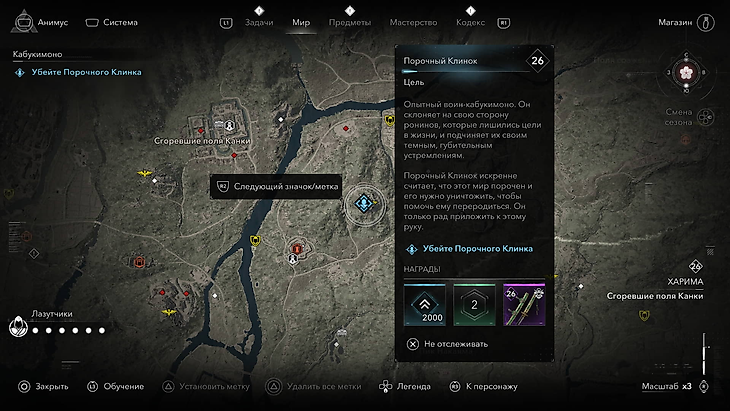Select the Лазутчики scouts icon
Viewport: 730px width, 411px height.
click(x=20, y=325)
